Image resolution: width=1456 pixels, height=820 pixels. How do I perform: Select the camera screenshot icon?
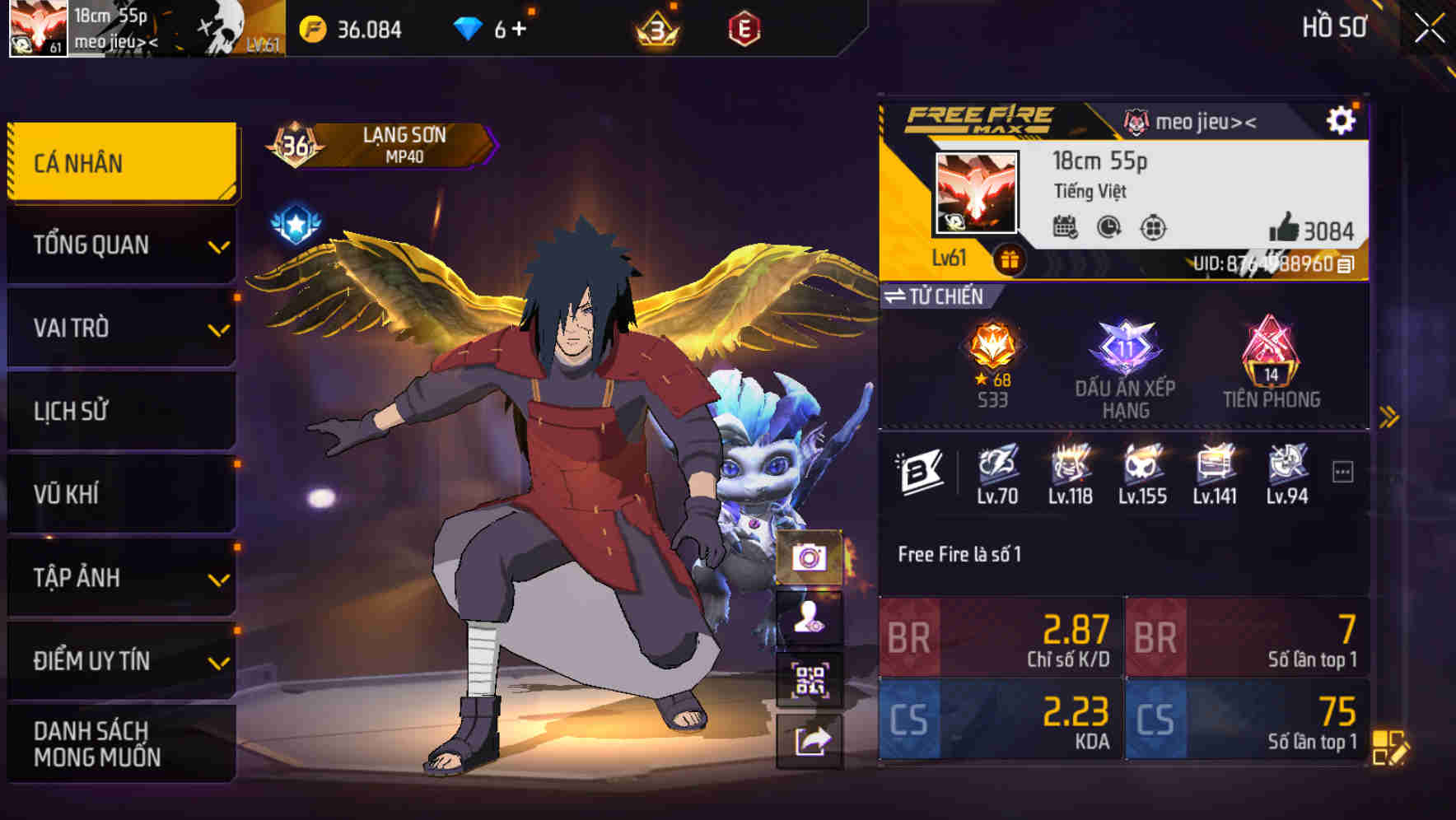(810, 557)
